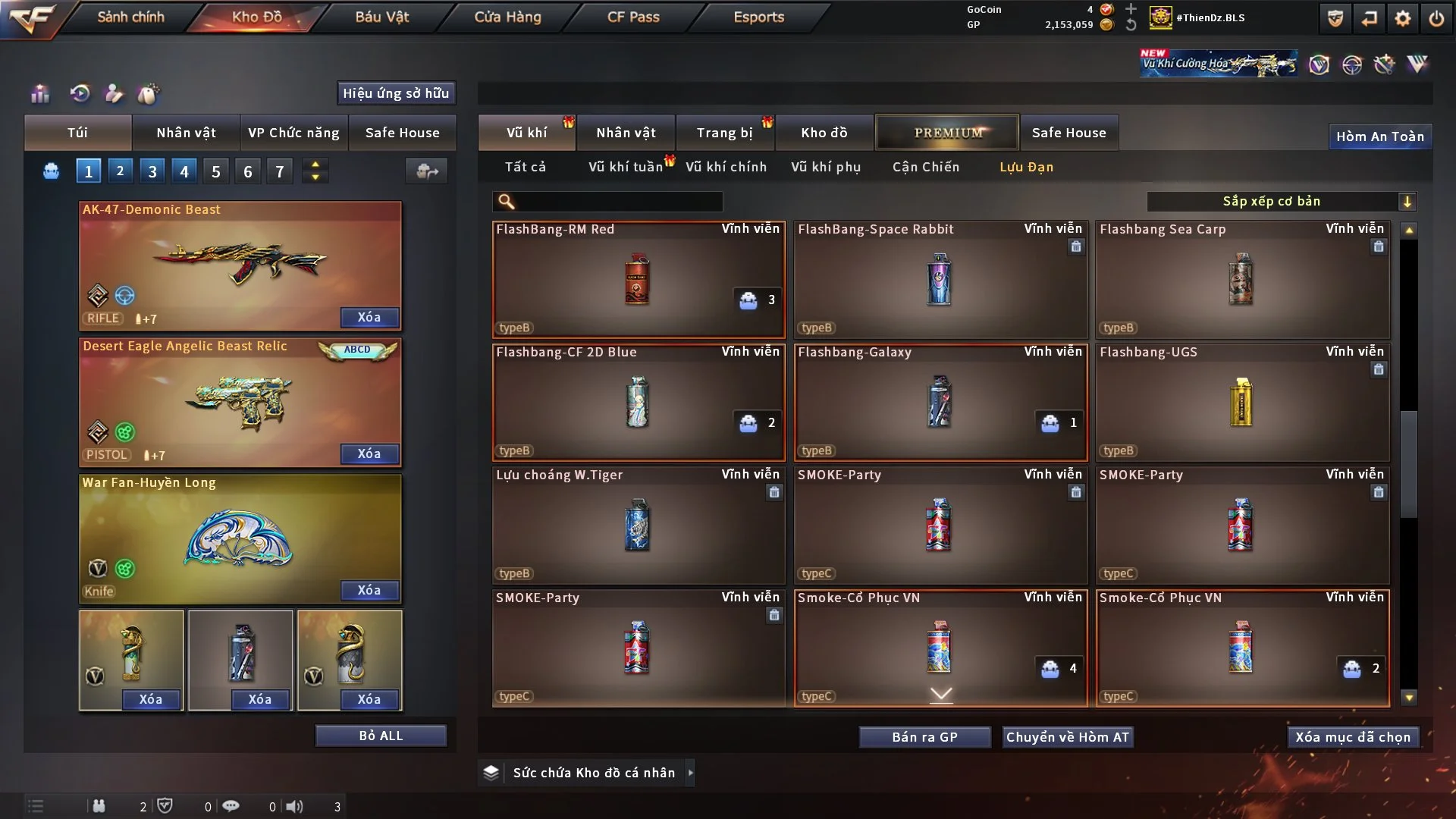Remove the AK-47-Demonic Beast with Xóa
Viewport: 1456px width, 819px height.
pos(369,317)
